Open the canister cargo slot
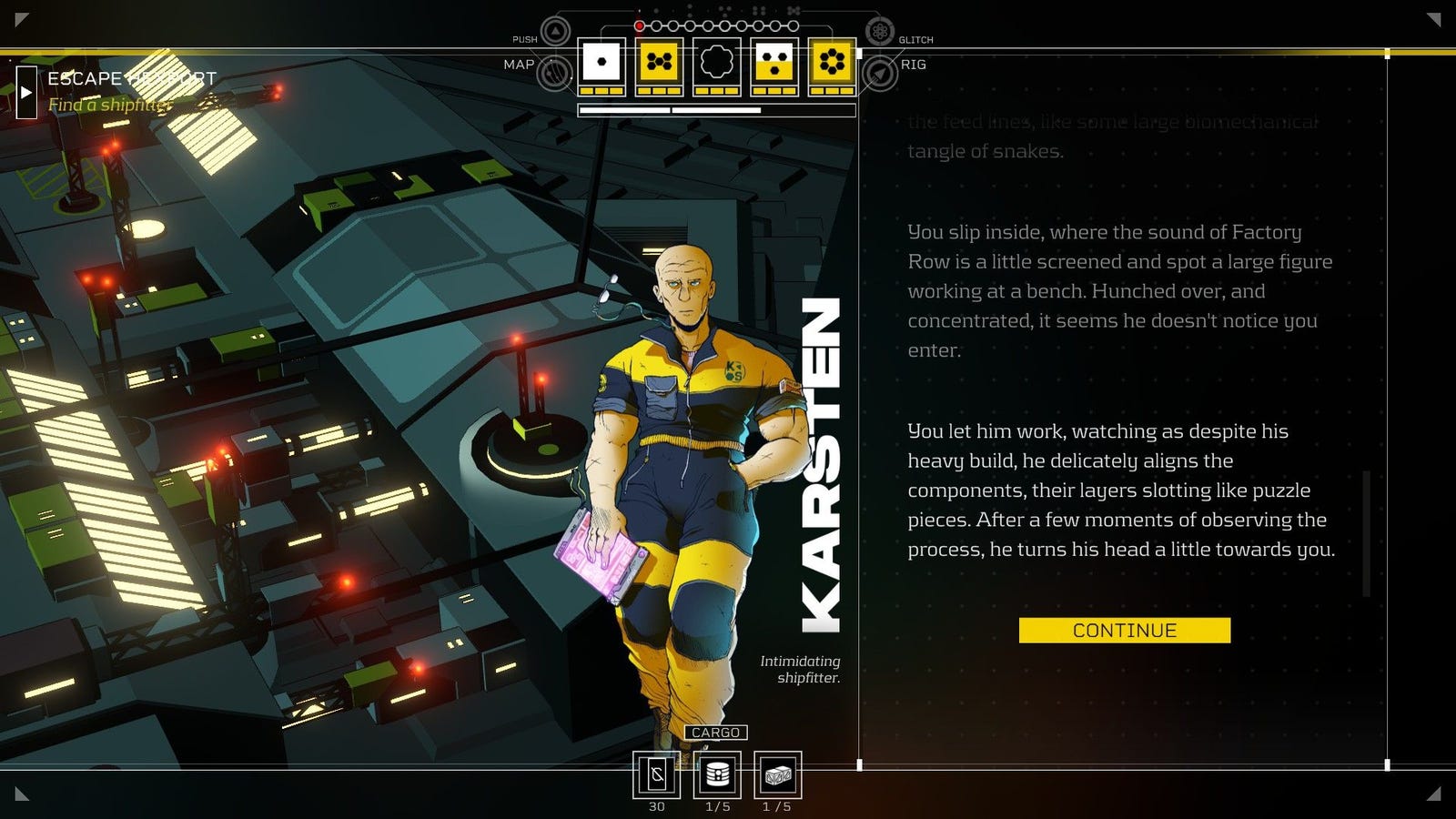Viewport: 1456px width, 819px height. tap(717, 774)
